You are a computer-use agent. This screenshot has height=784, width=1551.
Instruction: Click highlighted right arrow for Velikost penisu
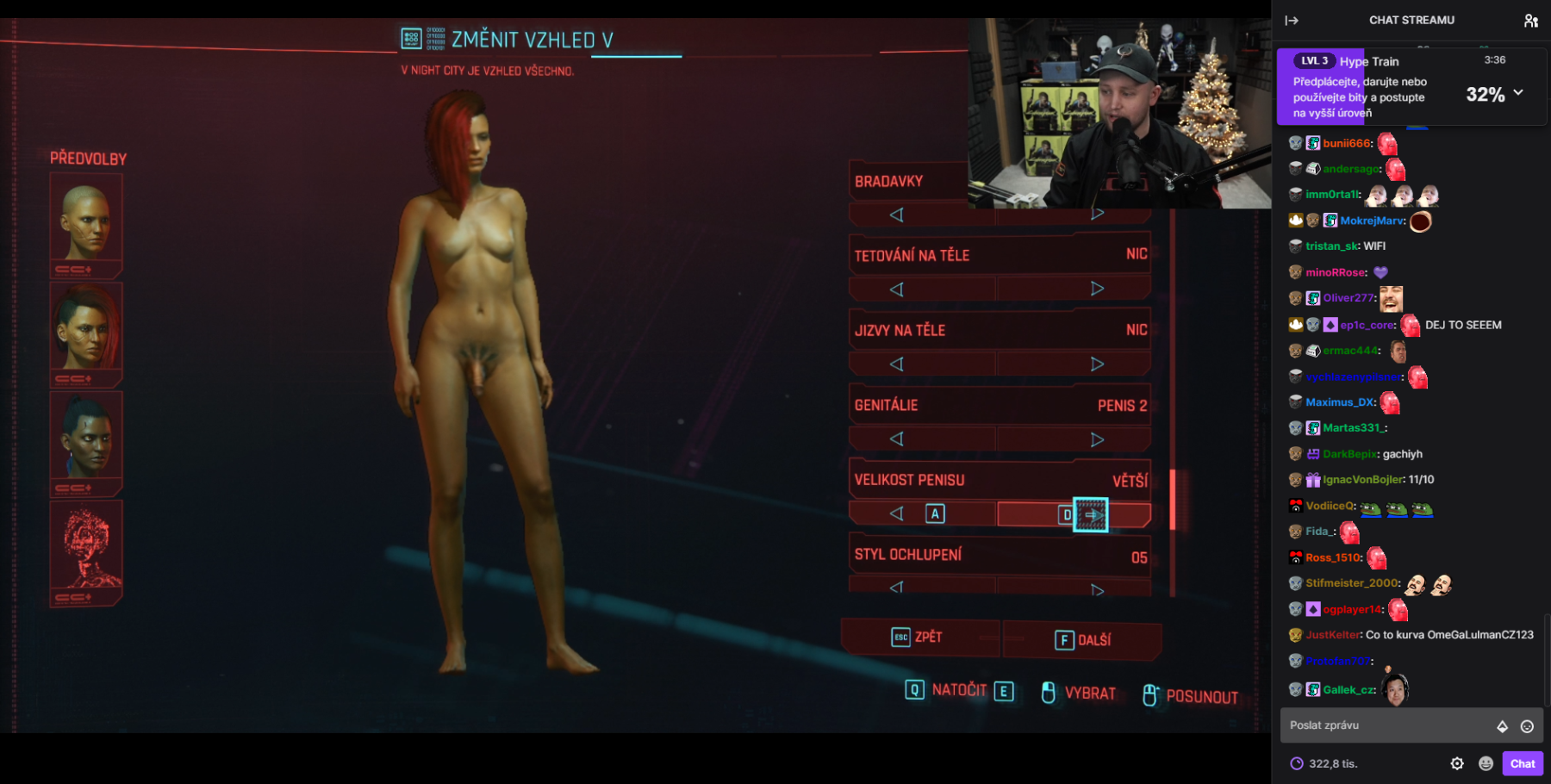coord(1091,514)
